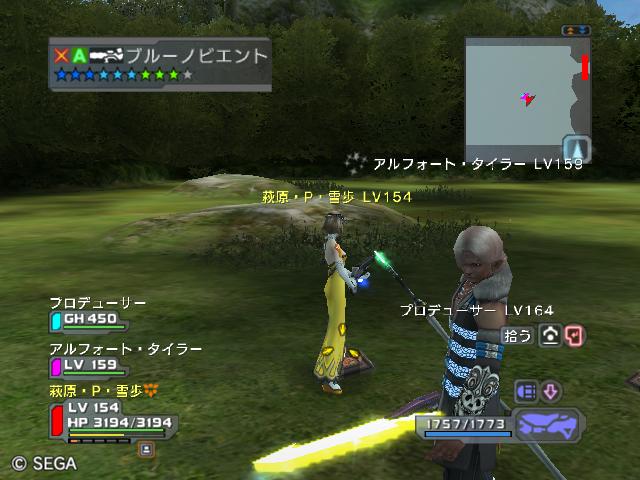Click the small blue icon under HP panel

[x=145, y=449]
